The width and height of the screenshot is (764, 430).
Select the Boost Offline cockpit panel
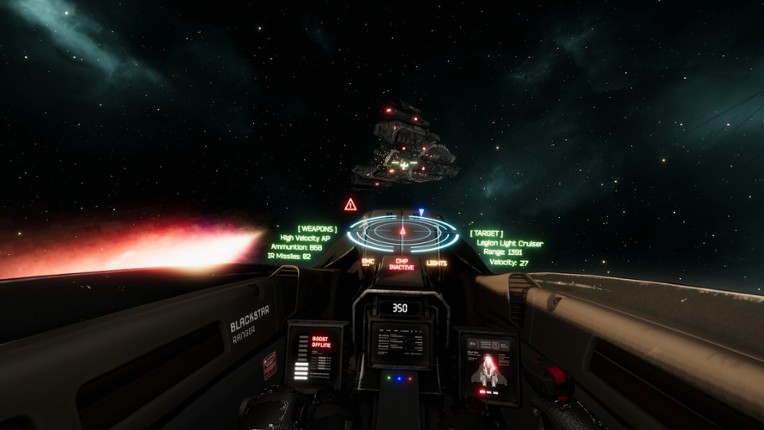pyautogui.click(x=315, y=355)
